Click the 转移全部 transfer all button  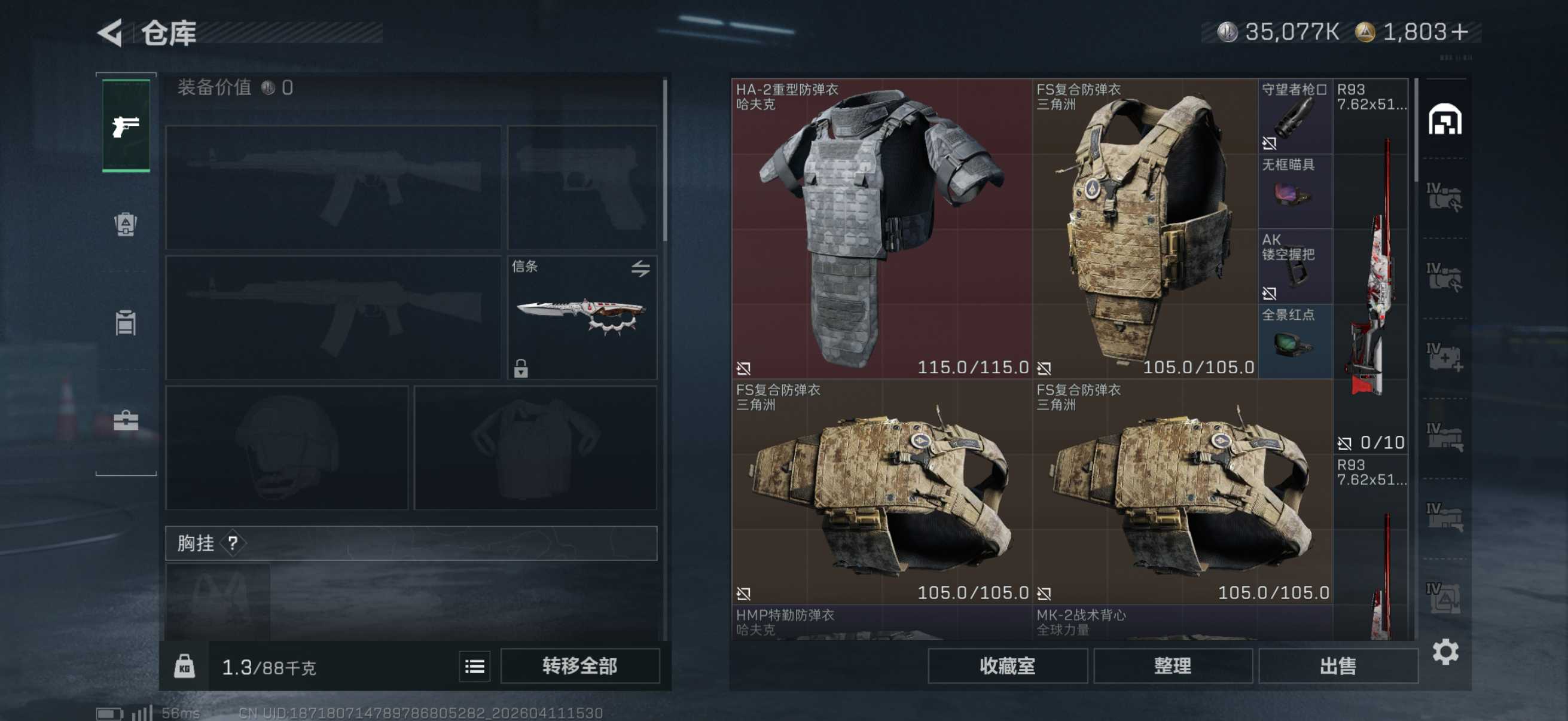[579, 666]
